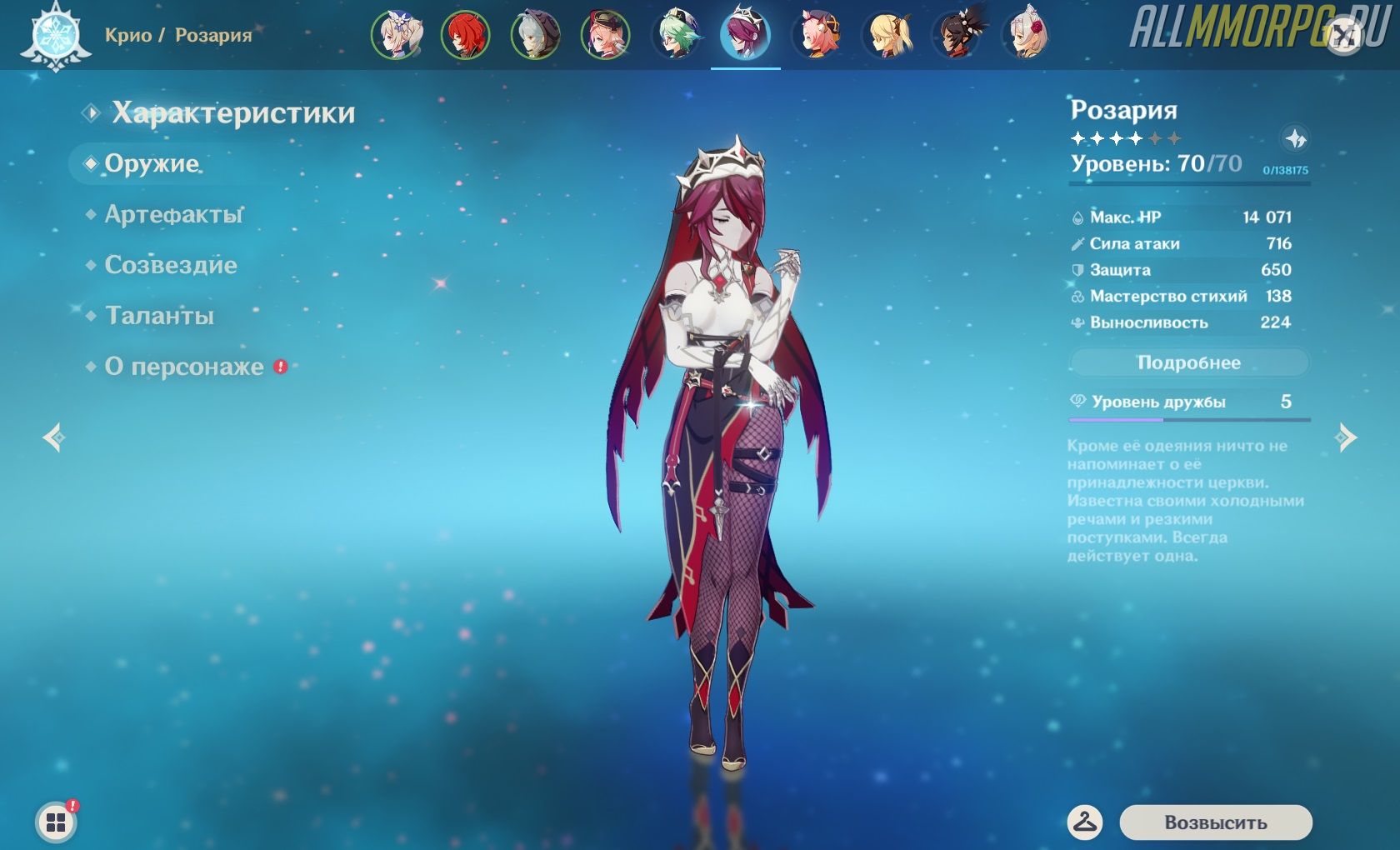
Task: Show the Таланты (Talents) section
Action: tap(159, 317)
